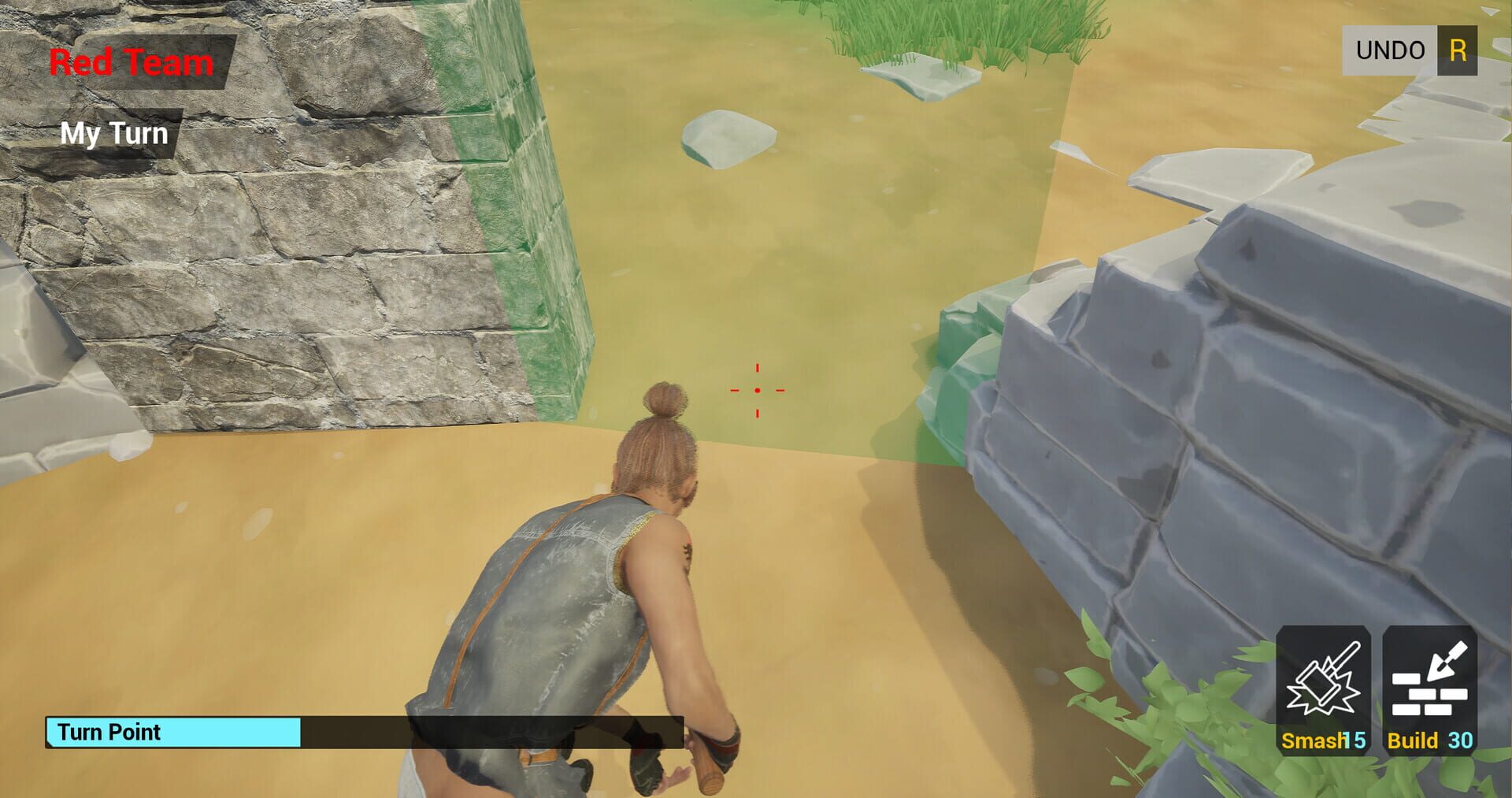Click the Build count showing 30
Screen dimensions: 1512x798
(1461, 740)
